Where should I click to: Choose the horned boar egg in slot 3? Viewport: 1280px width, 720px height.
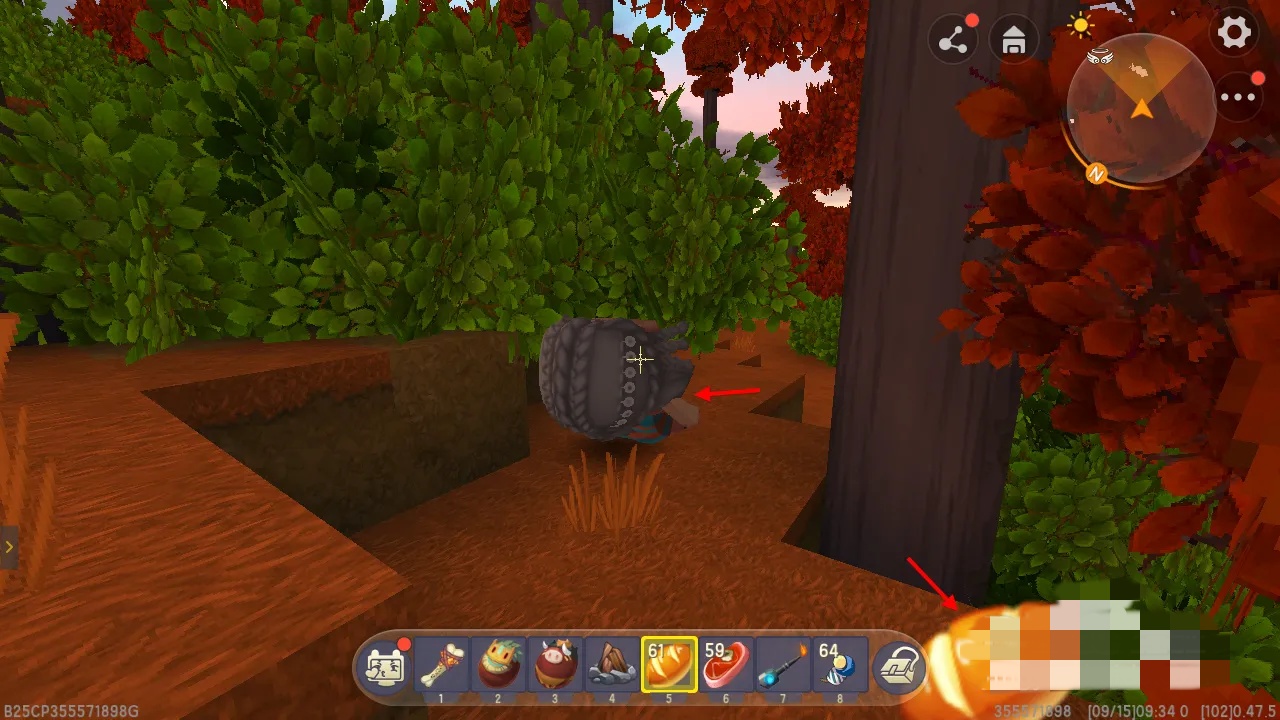tap(555, 664)
